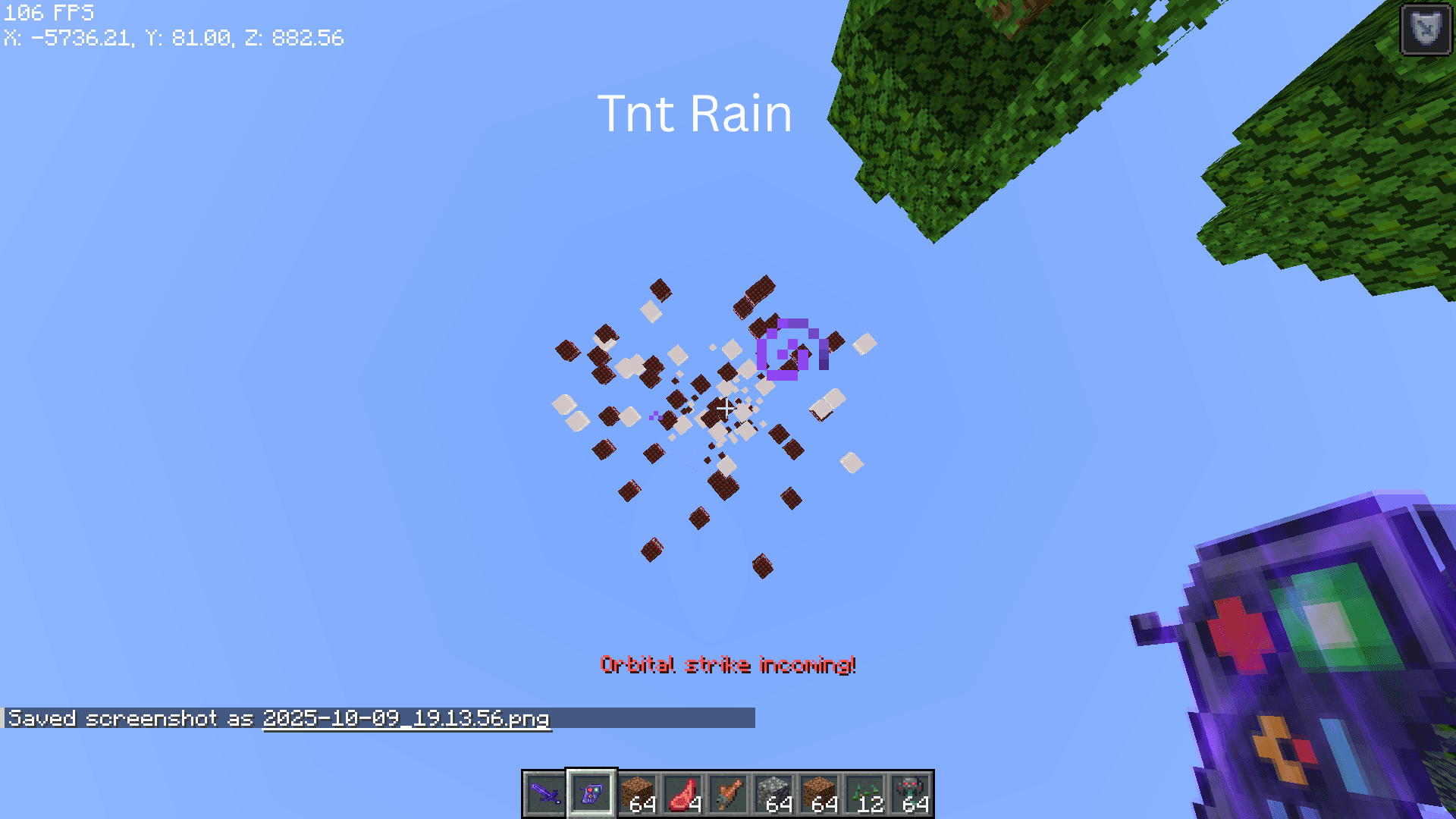Select the purple sword hotbar slot
Viewport: 1456px width, 819px height.
(x=545, y=794)
